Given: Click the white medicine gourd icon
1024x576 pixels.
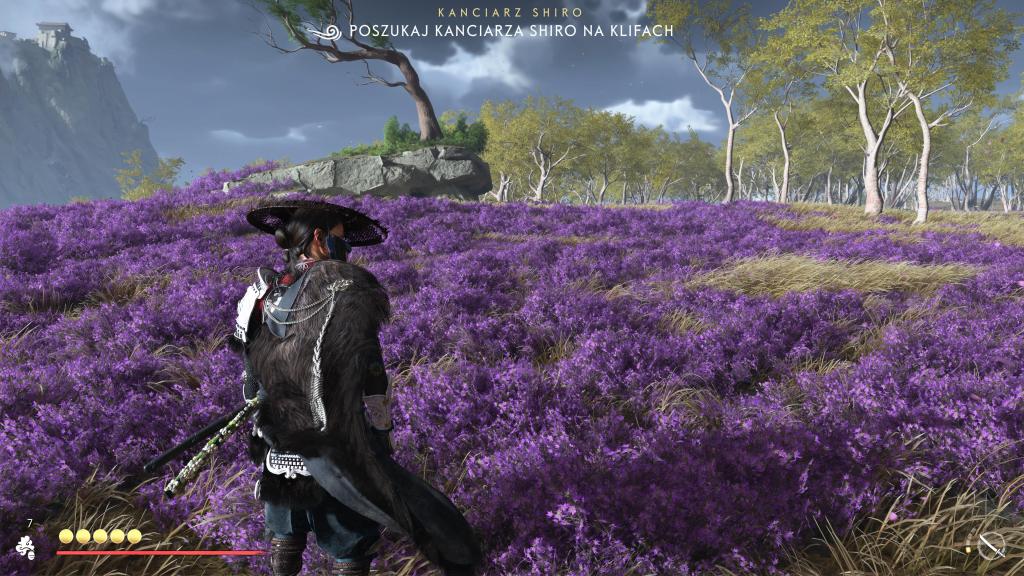Looking at the screenshot, I should tap(25, 547).
